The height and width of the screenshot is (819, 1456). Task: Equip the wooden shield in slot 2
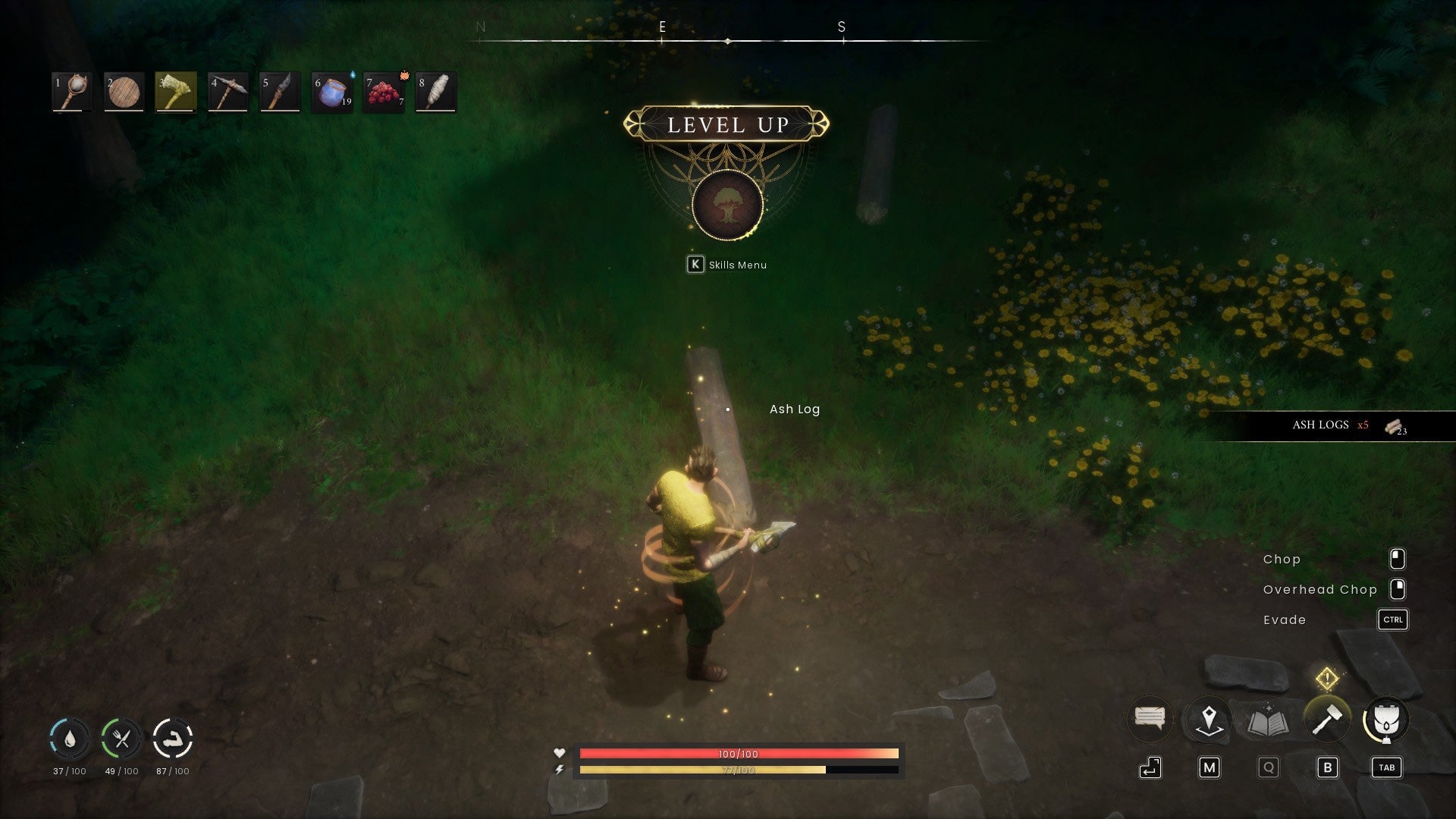click(x=124, y=90)
